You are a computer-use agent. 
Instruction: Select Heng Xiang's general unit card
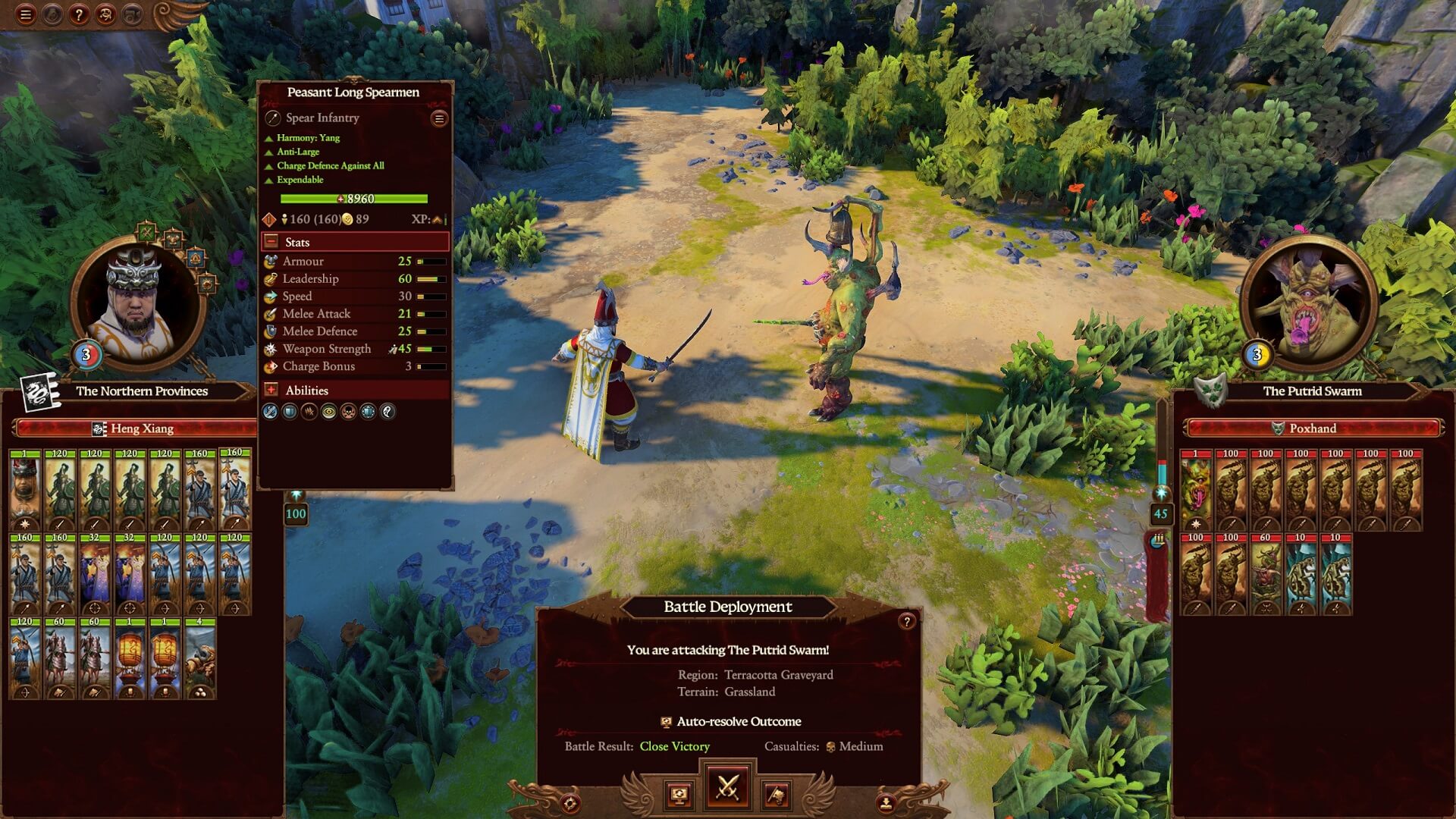(25, 489)
